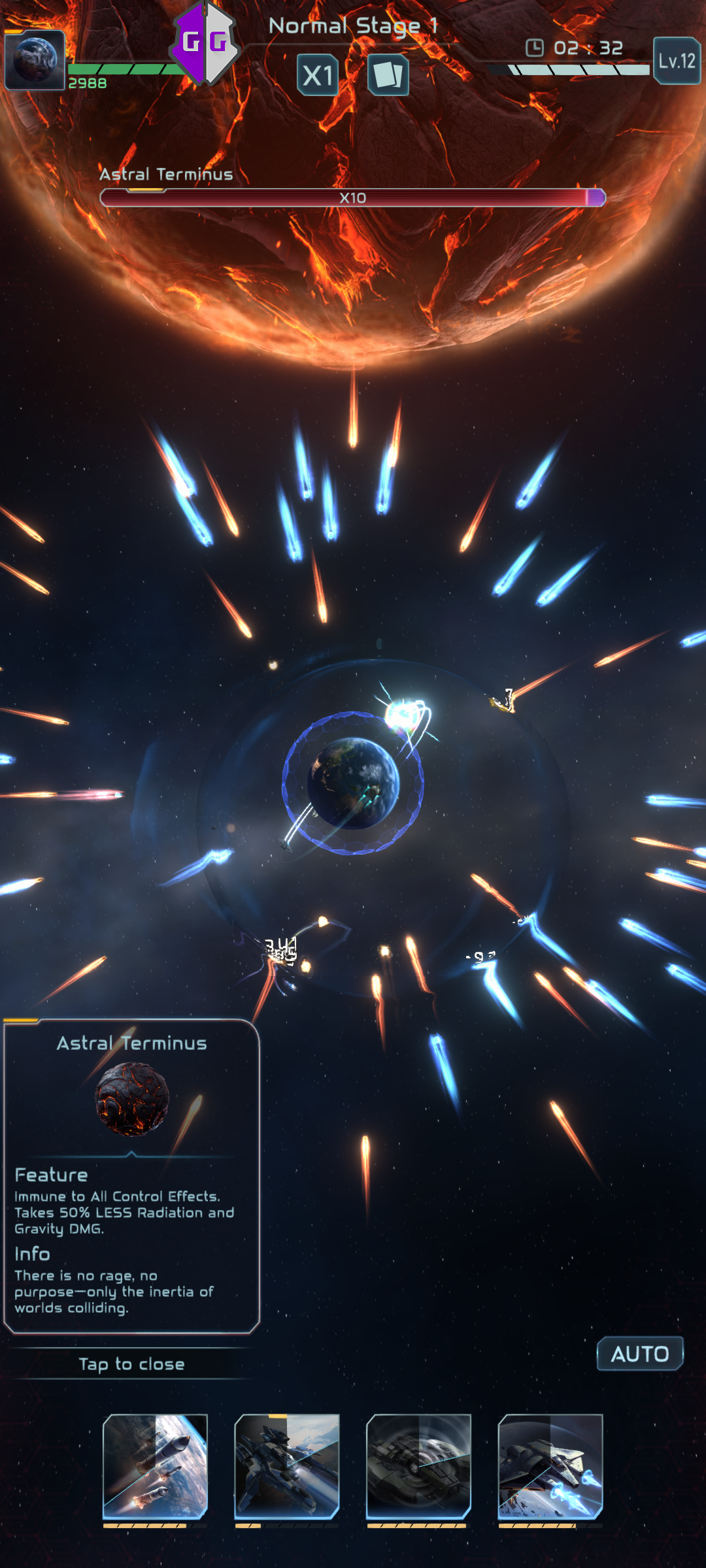Viewport: 706px width, 1568px height.
Task: Toggle the X1 battle speed button
Action: tap(318, 75)
